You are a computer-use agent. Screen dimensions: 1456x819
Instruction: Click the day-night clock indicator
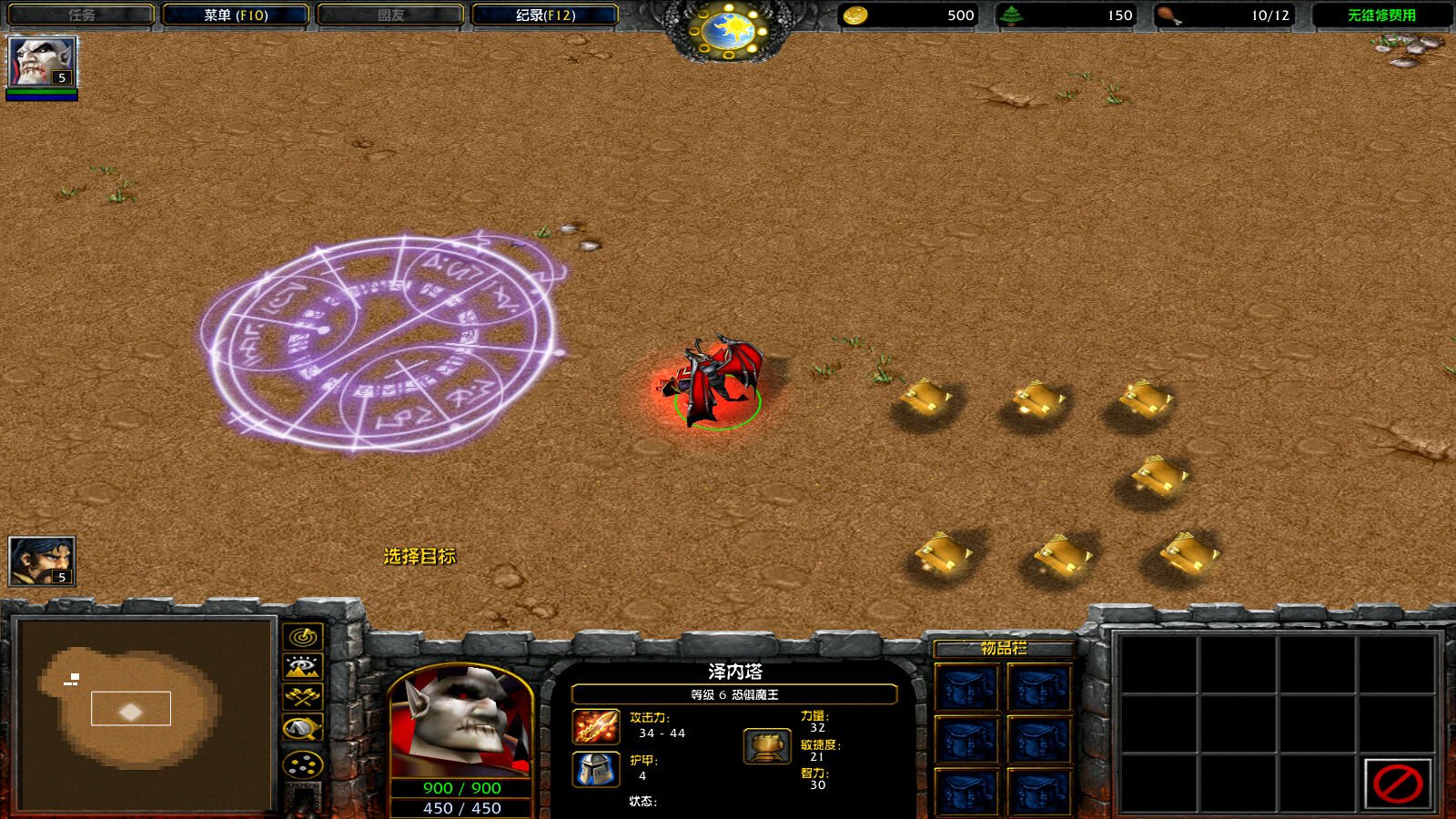tap(729, 31)
